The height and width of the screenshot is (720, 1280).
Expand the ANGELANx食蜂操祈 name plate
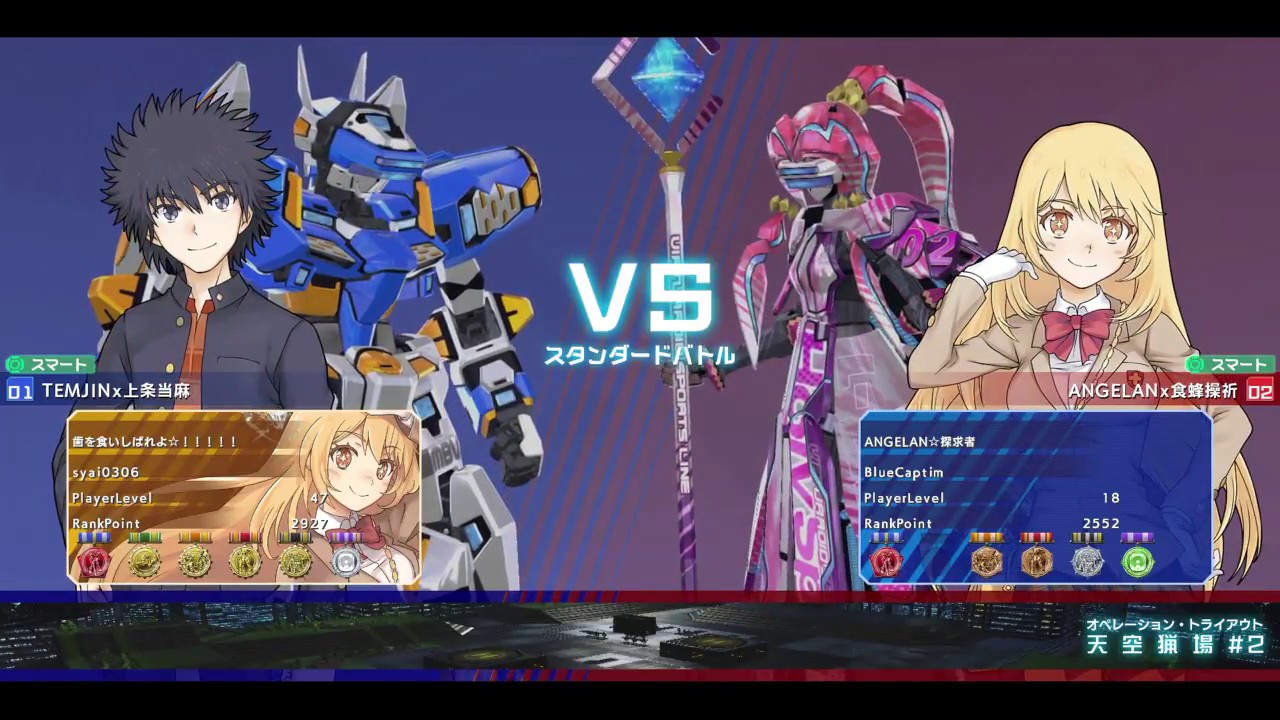coord(1150,392)
